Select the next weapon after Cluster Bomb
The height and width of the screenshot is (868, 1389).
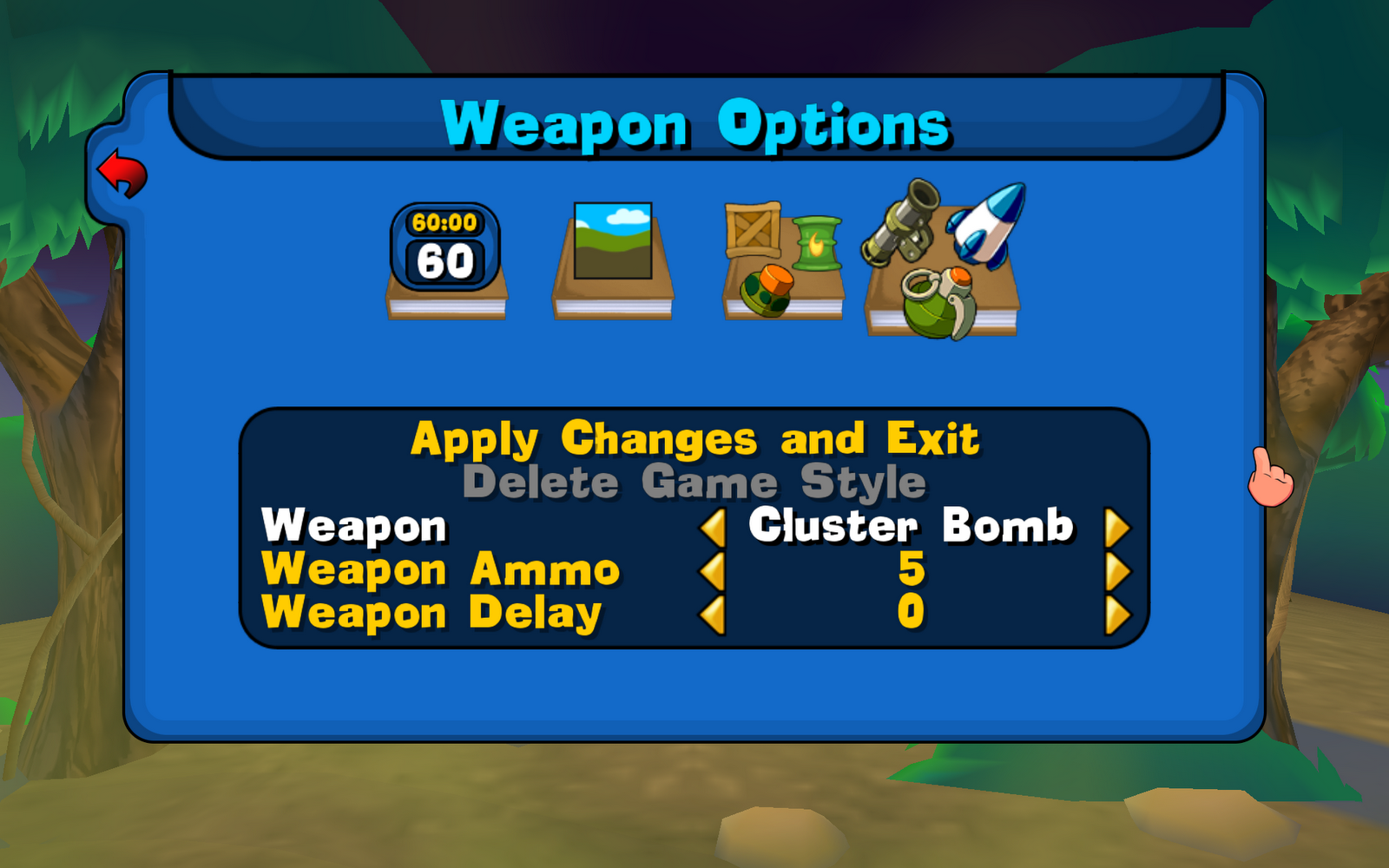pyautogui.click(x=1120, y=527)
